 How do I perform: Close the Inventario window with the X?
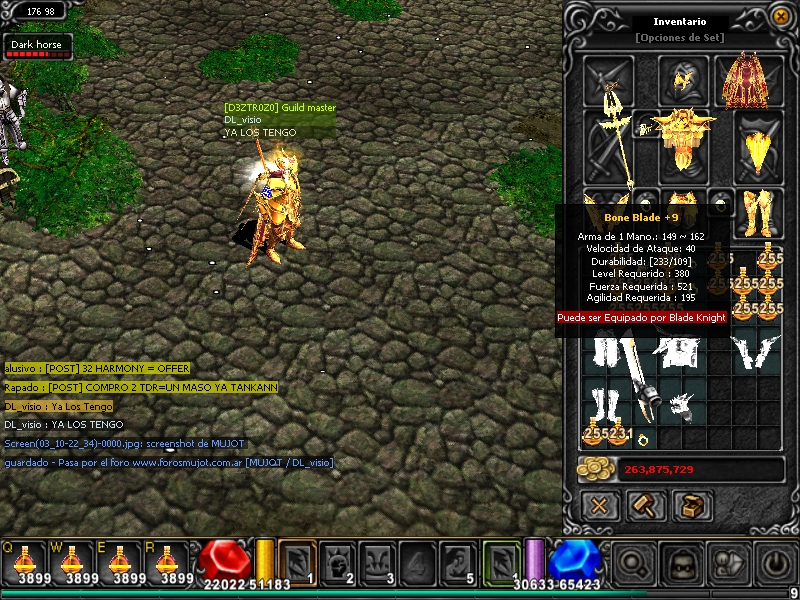coord(779,18)
